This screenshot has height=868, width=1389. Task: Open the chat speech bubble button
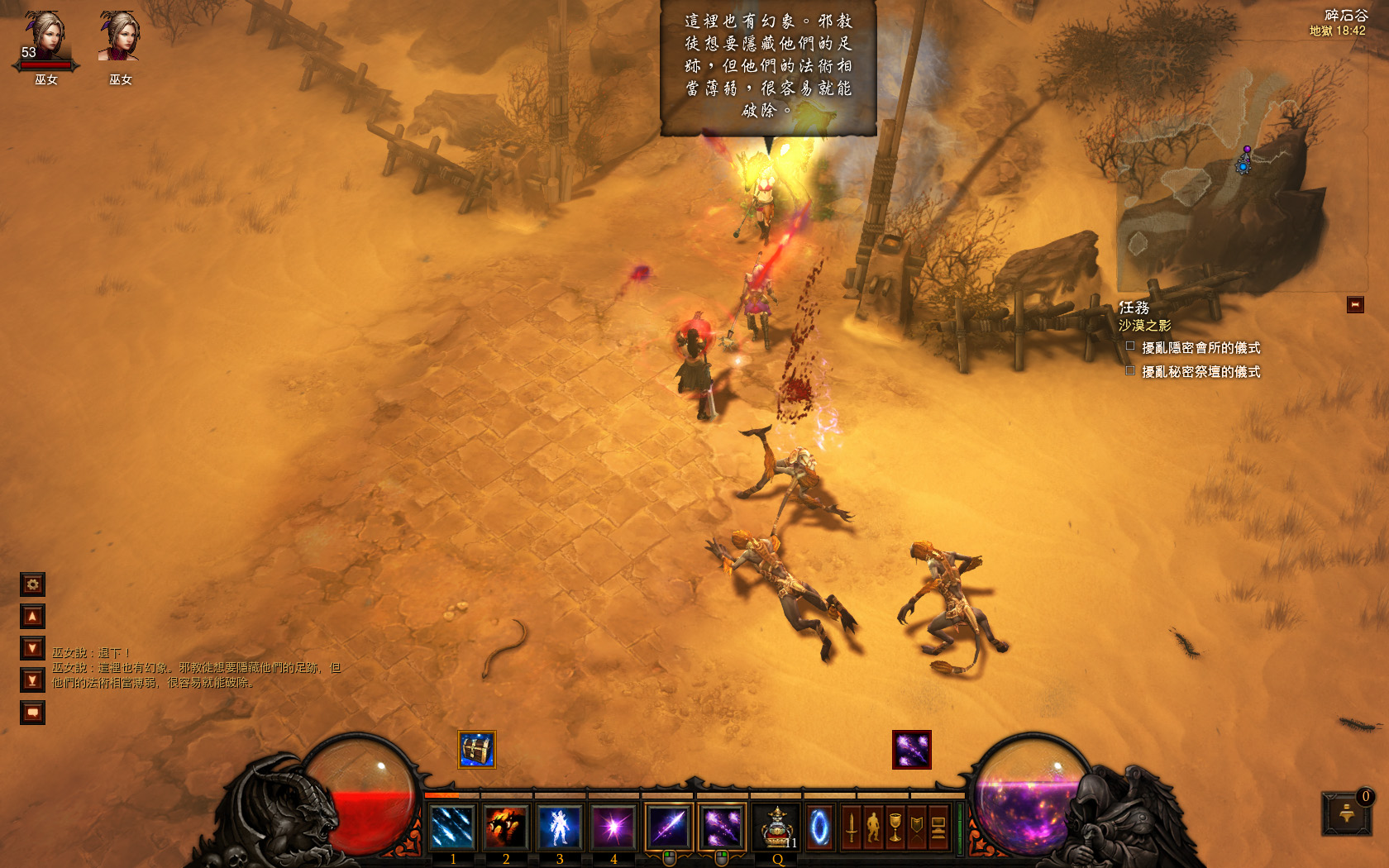(32, 713)
